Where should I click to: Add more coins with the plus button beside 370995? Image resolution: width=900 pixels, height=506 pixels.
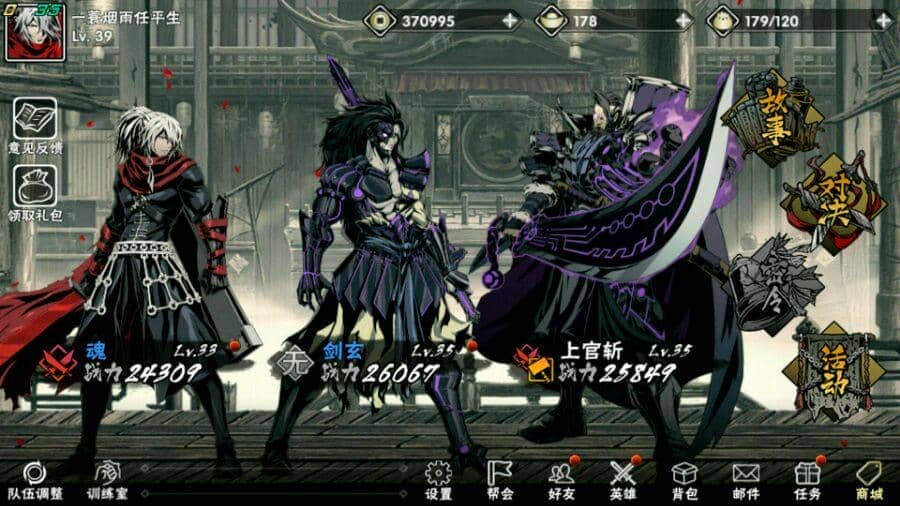click(511, 20)
